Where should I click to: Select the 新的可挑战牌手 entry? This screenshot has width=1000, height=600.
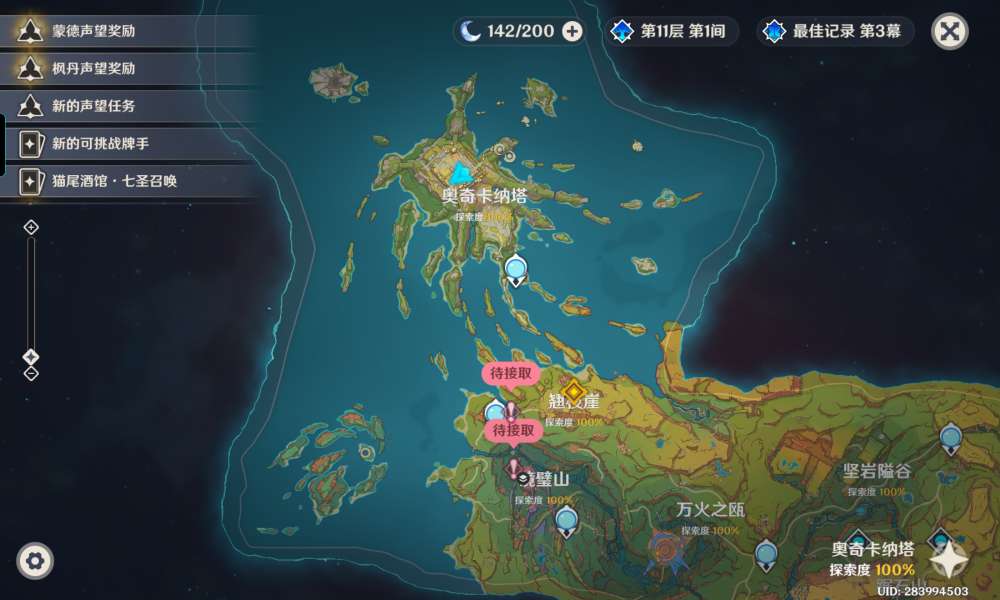[x=100, y=144]
